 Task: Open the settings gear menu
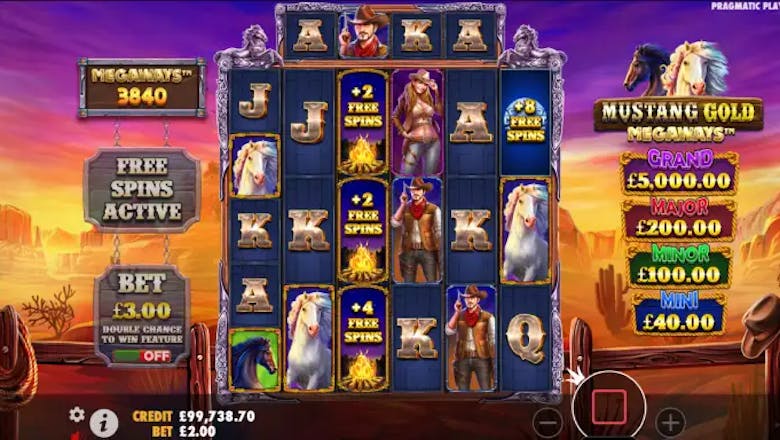pyautogui.click(x=76, y=414)
